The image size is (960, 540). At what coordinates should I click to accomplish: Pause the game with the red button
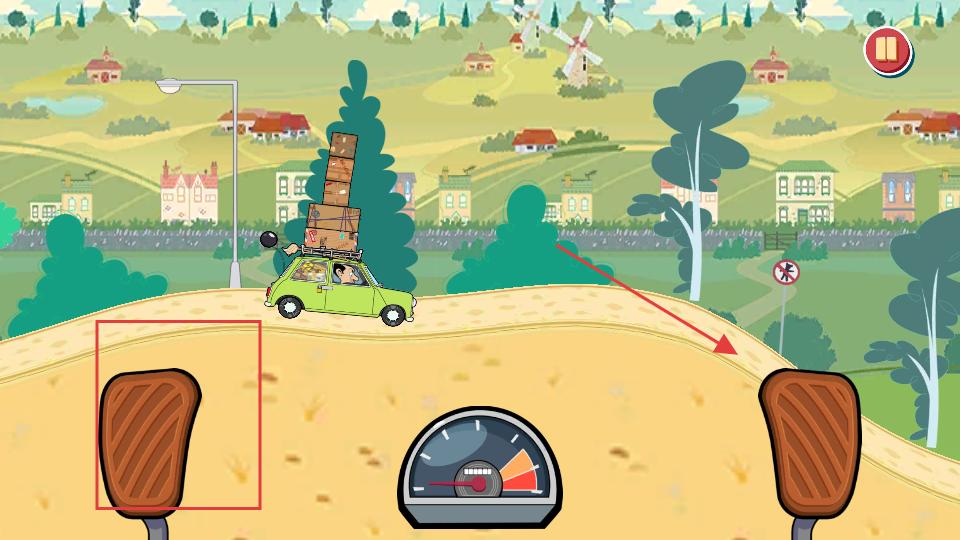887,50
